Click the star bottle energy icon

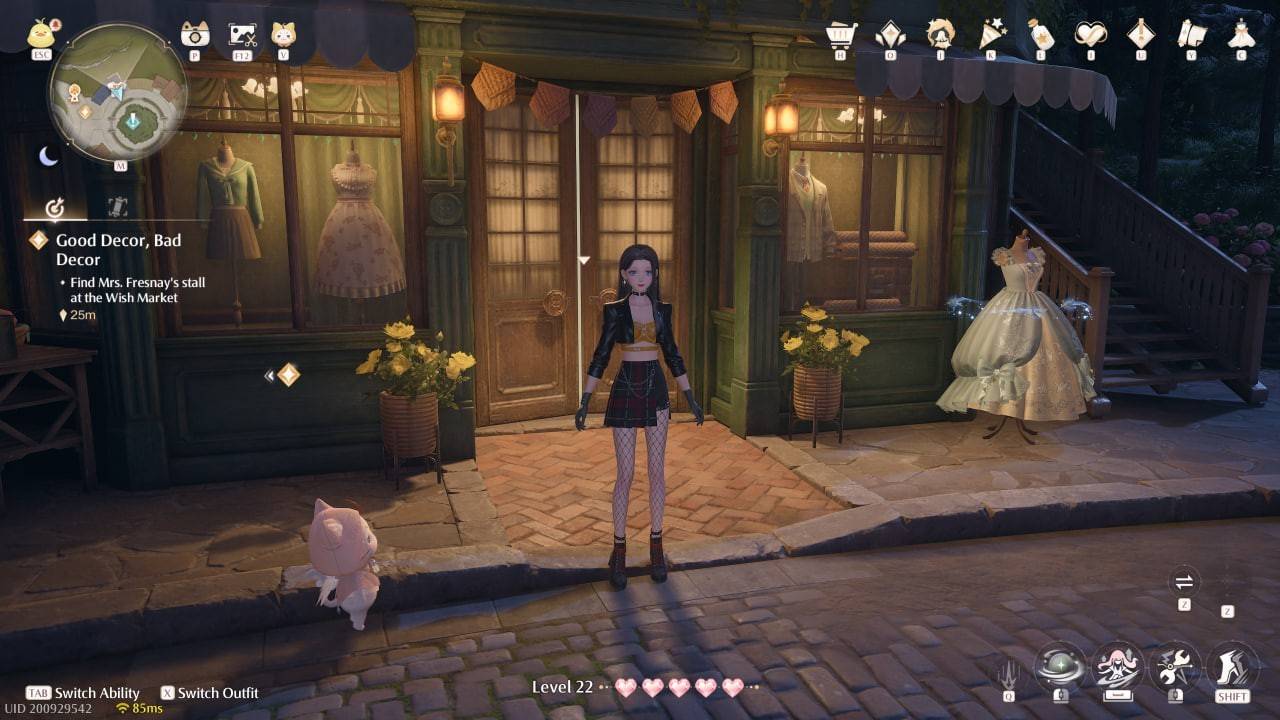click(x=1041, y=31)
